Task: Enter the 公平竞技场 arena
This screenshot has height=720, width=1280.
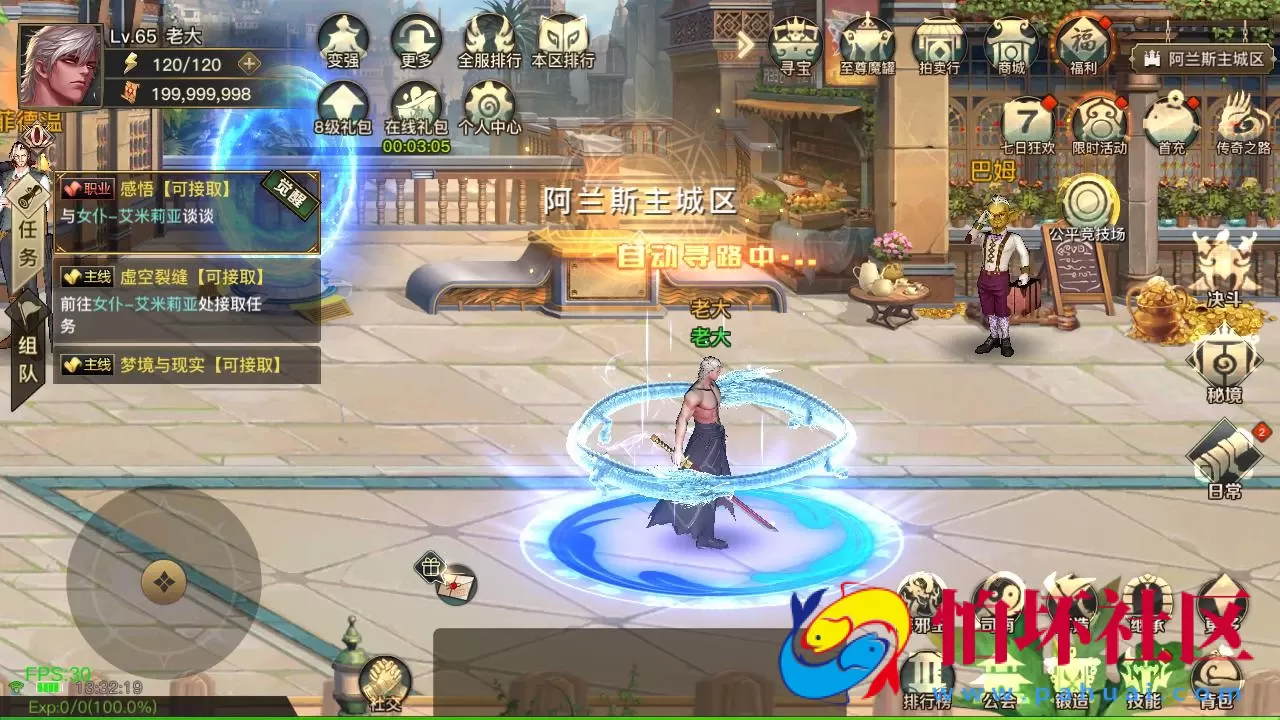Action: click(1088, 200)
